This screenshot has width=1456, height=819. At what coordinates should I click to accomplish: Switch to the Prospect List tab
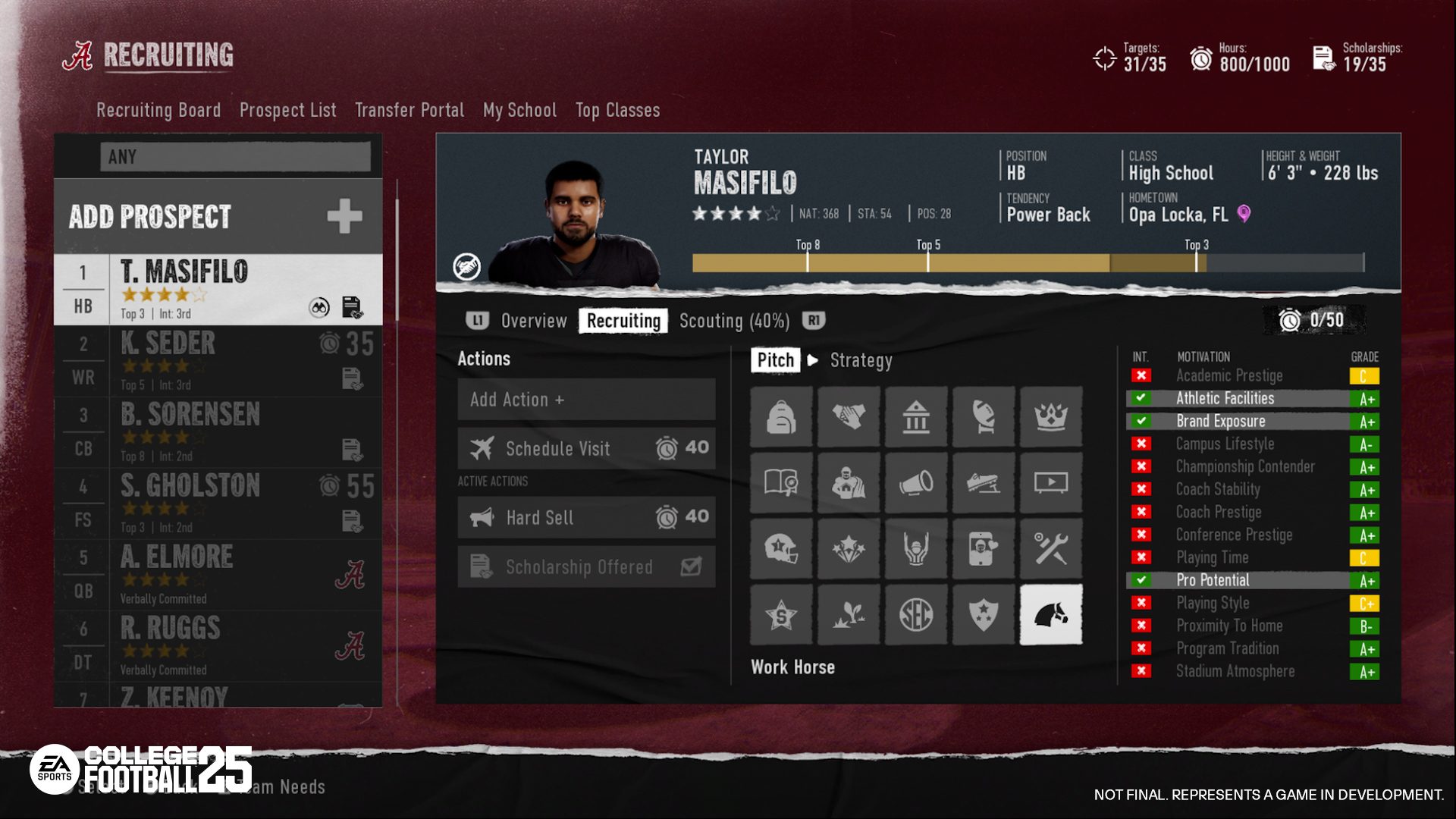tap(287, 110)
